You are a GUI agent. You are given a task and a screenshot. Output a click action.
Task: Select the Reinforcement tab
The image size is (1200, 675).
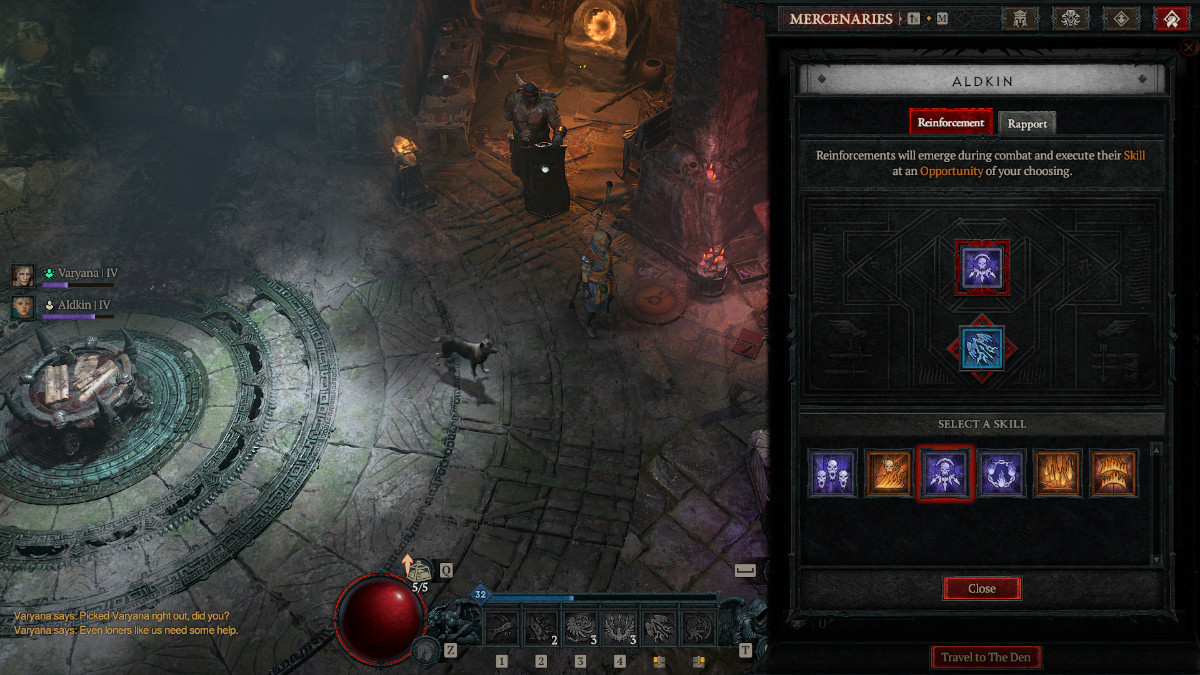[x=951, y=122]
